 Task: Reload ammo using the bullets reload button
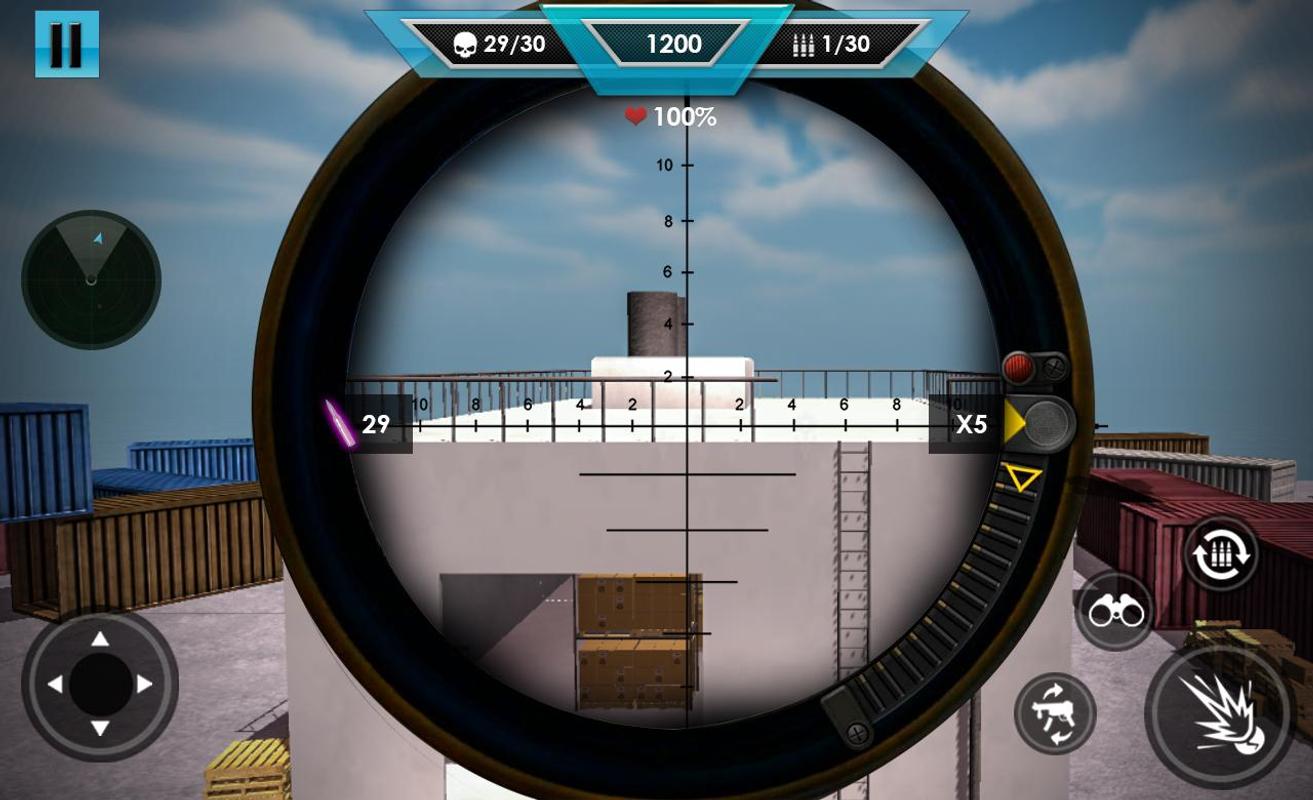(1221, 553)
